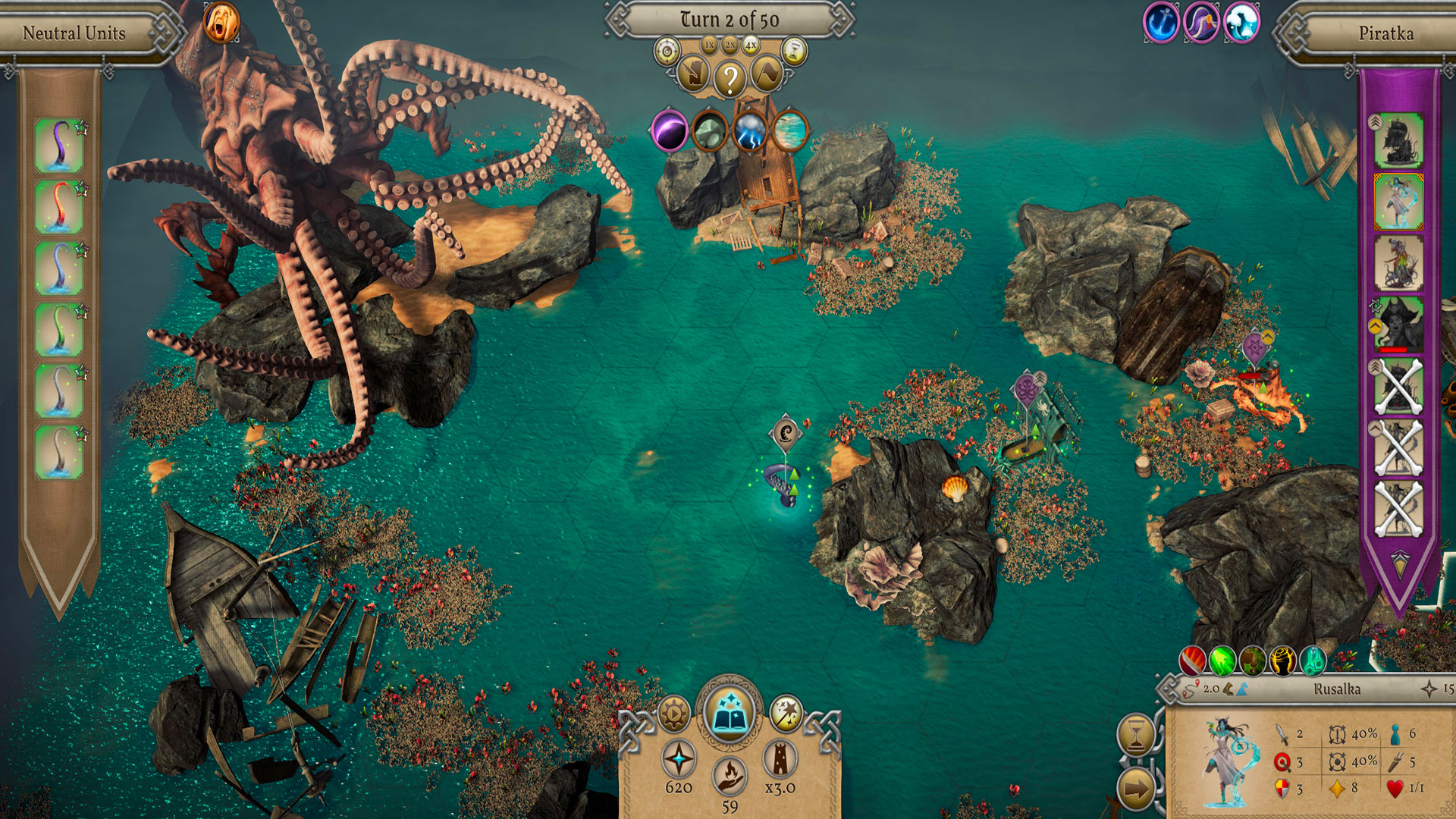Set battle speed to 1x
This screenshot has width=1456, height=819.
pos(709,45)
